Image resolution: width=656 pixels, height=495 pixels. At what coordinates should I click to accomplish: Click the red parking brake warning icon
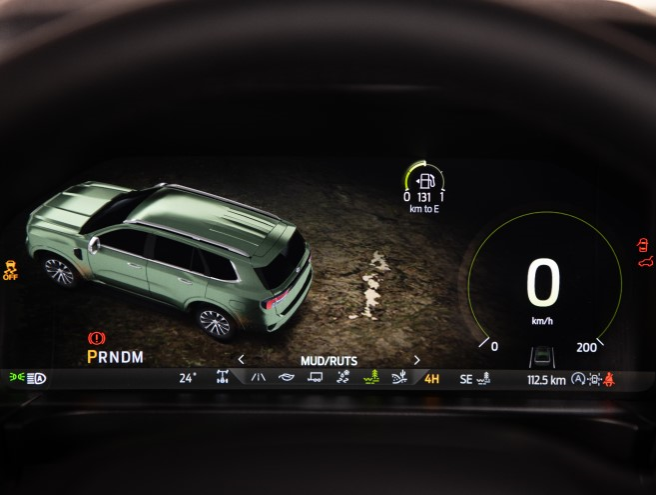(97, 339)
